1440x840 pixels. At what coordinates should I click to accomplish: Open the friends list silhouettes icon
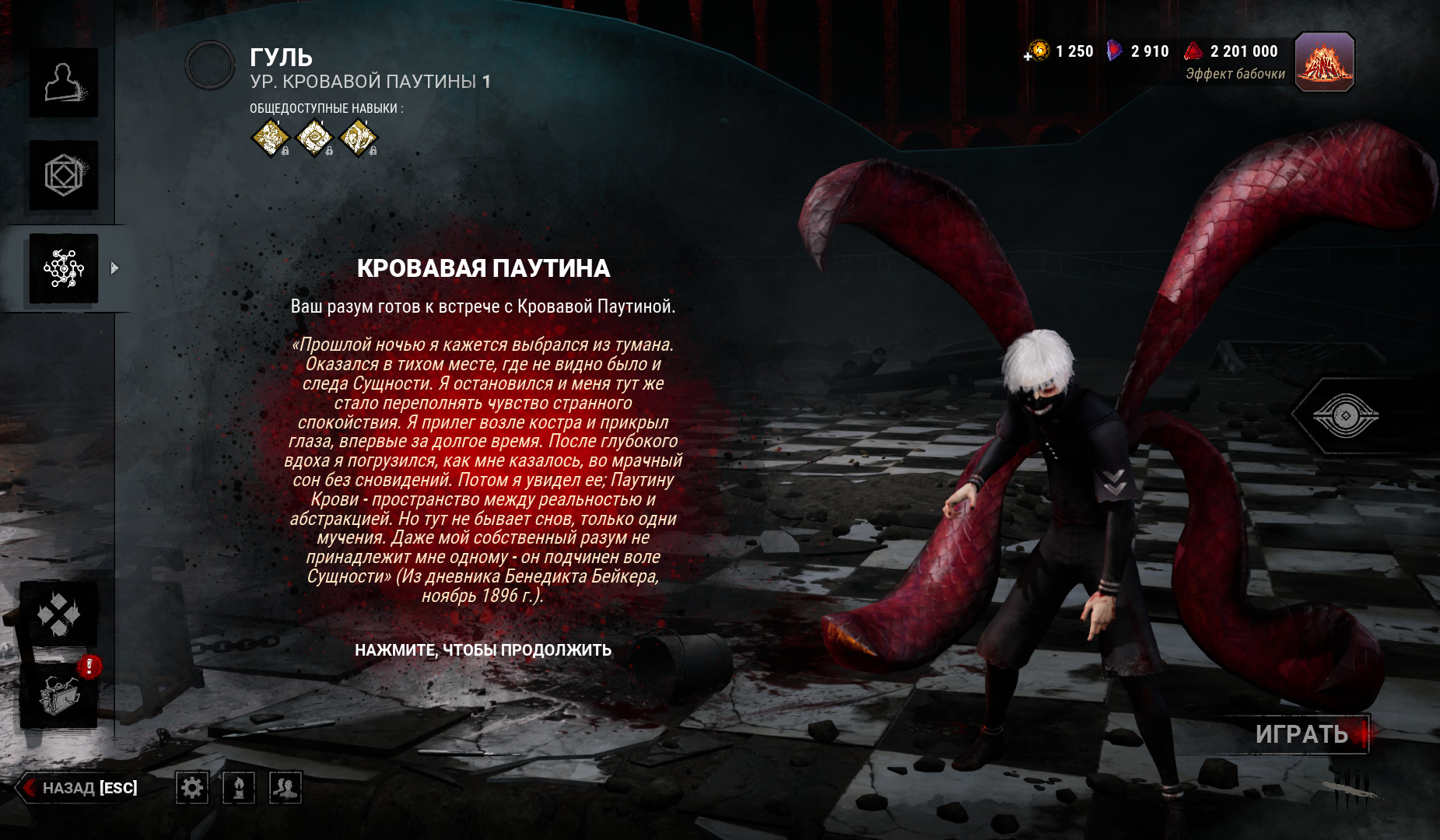[286, 788]
